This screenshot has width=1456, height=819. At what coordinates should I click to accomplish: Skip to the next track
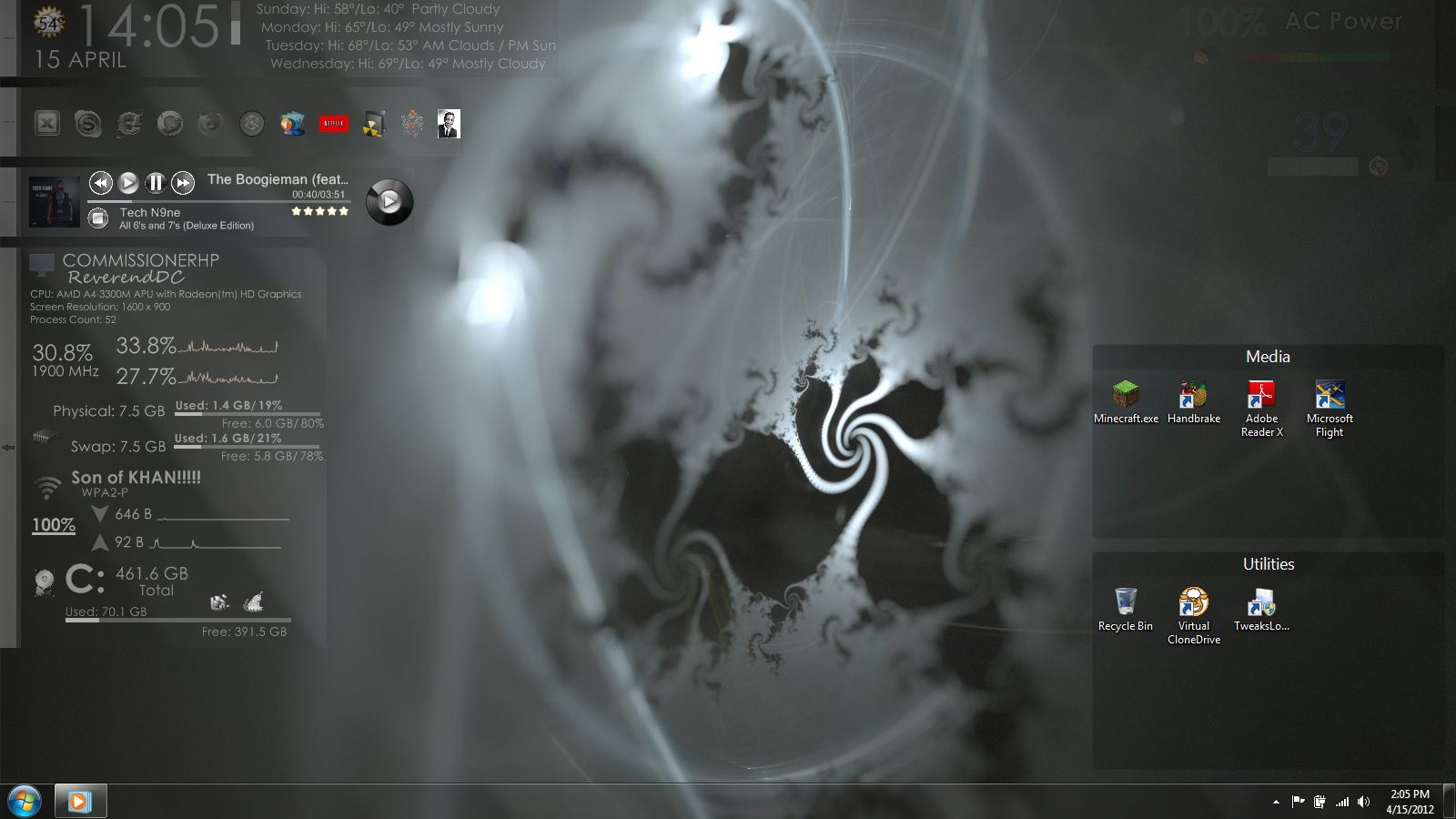click(184, 183)
